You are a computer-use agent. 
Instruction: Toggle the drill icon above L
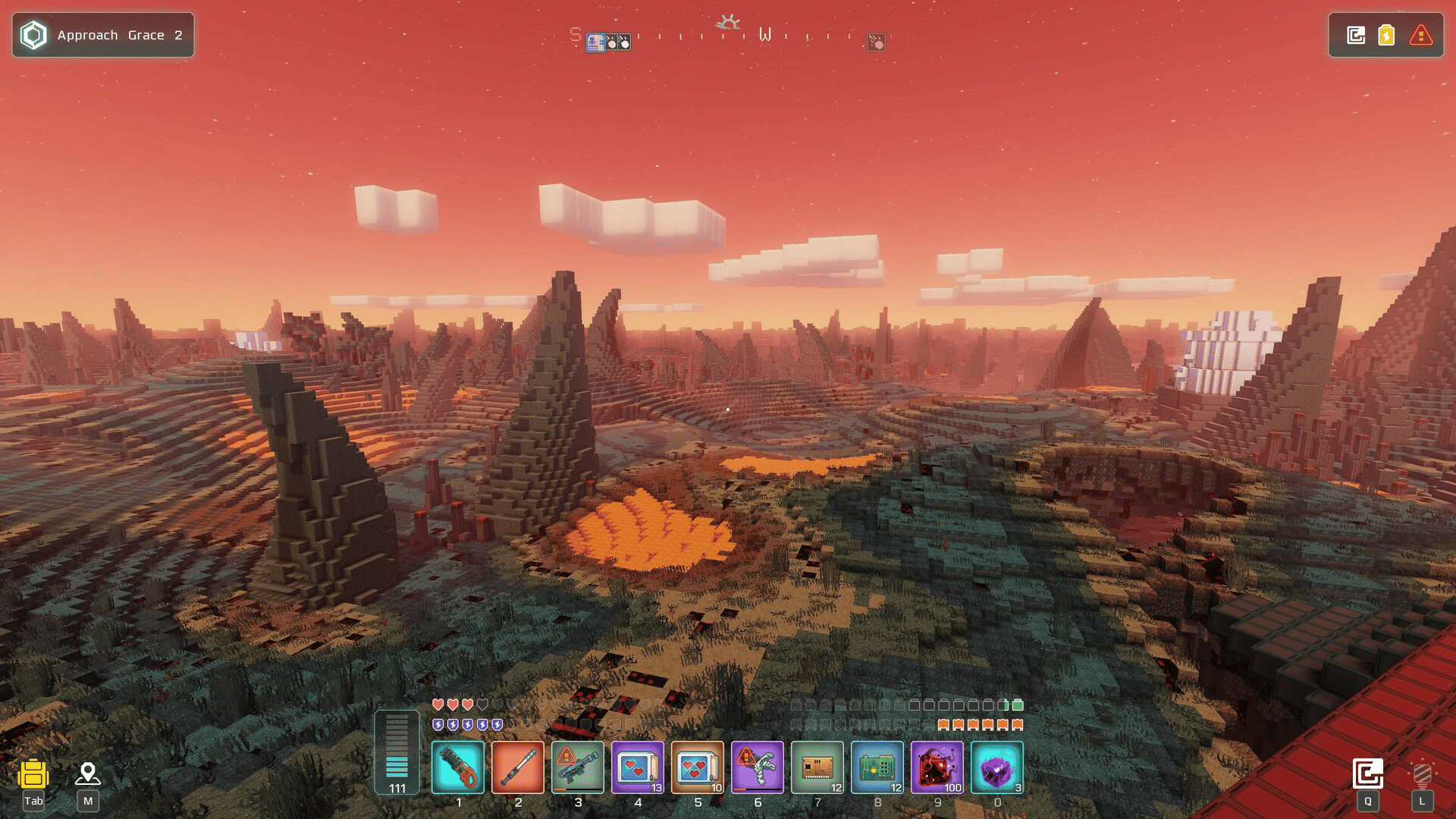[1423, 773]
